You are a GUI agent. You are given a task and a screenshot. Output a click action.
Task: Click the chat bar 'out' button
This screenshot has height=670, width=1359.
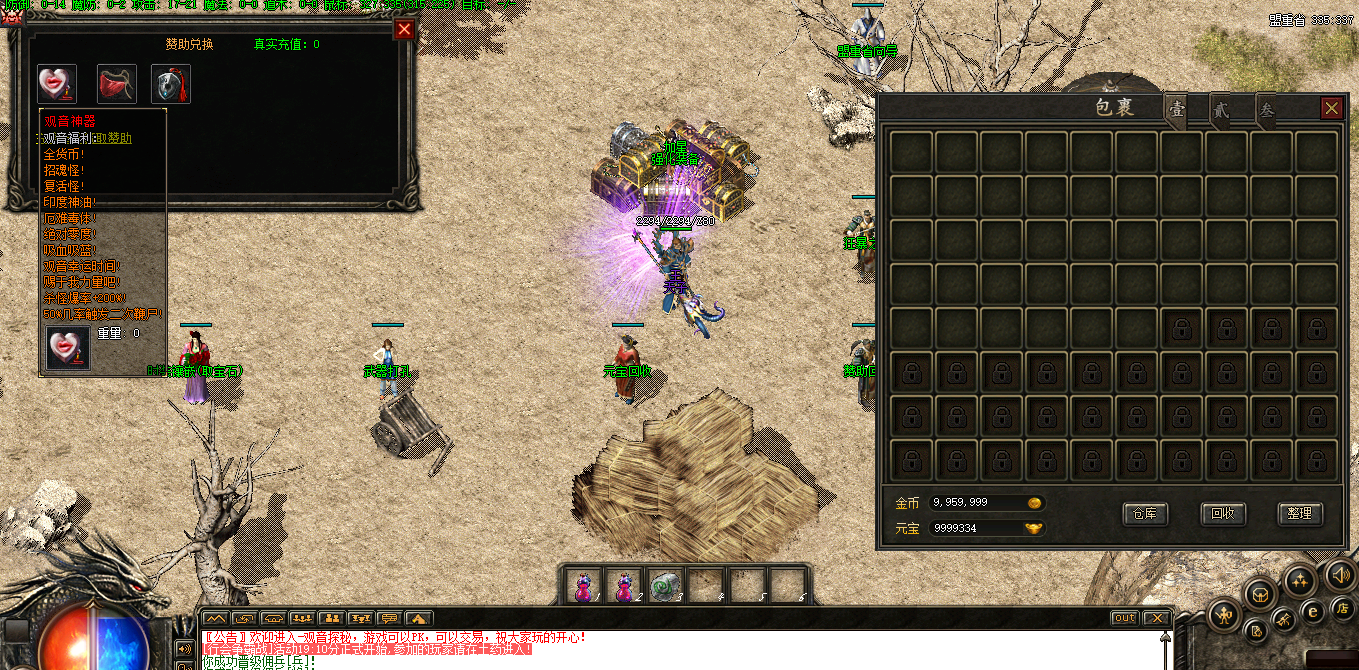pyautogui.click(x=1125, y=618)
